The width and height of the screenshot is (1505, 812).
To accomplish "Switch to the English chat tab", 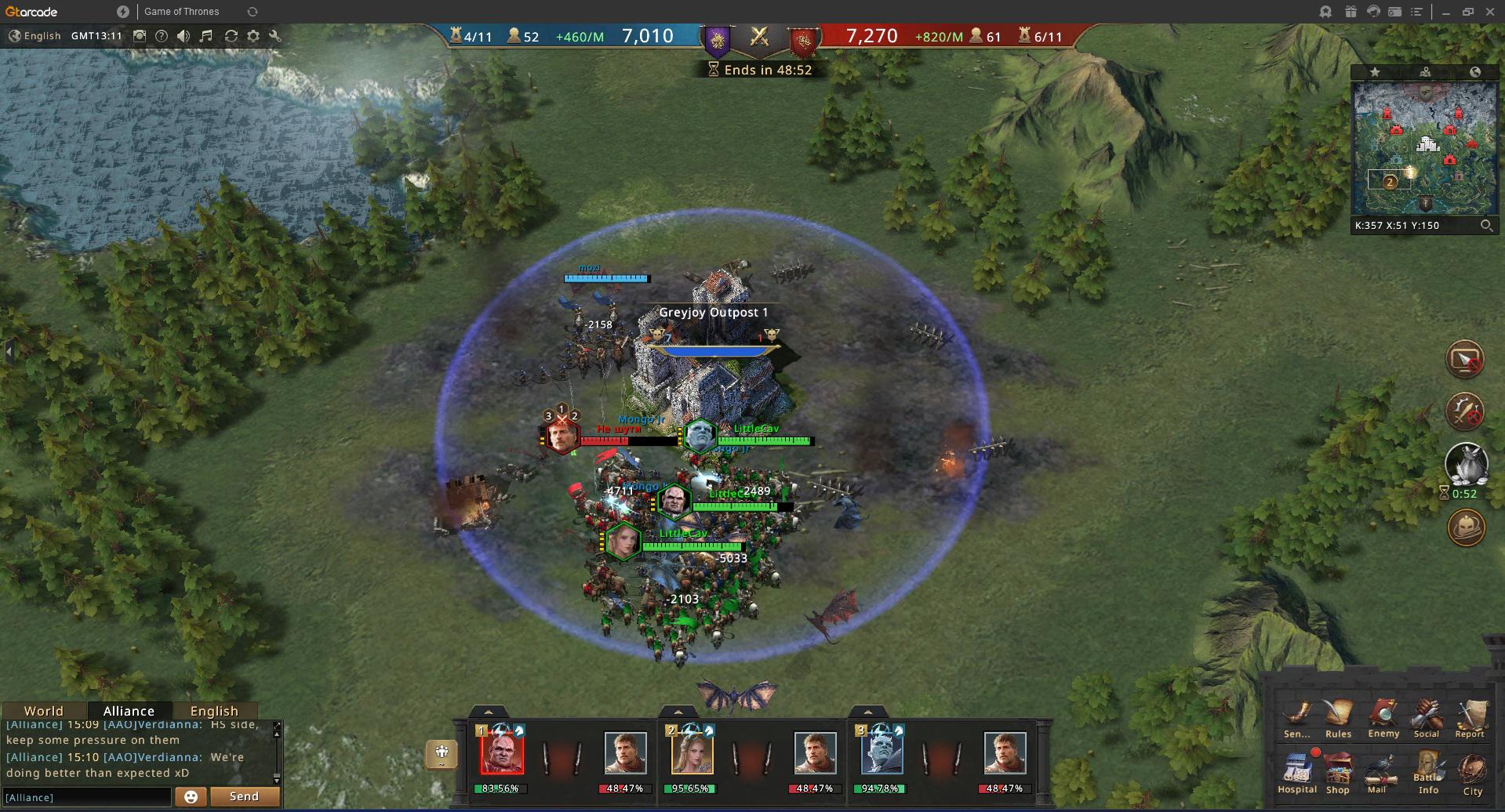I will [x=214, y=711].
